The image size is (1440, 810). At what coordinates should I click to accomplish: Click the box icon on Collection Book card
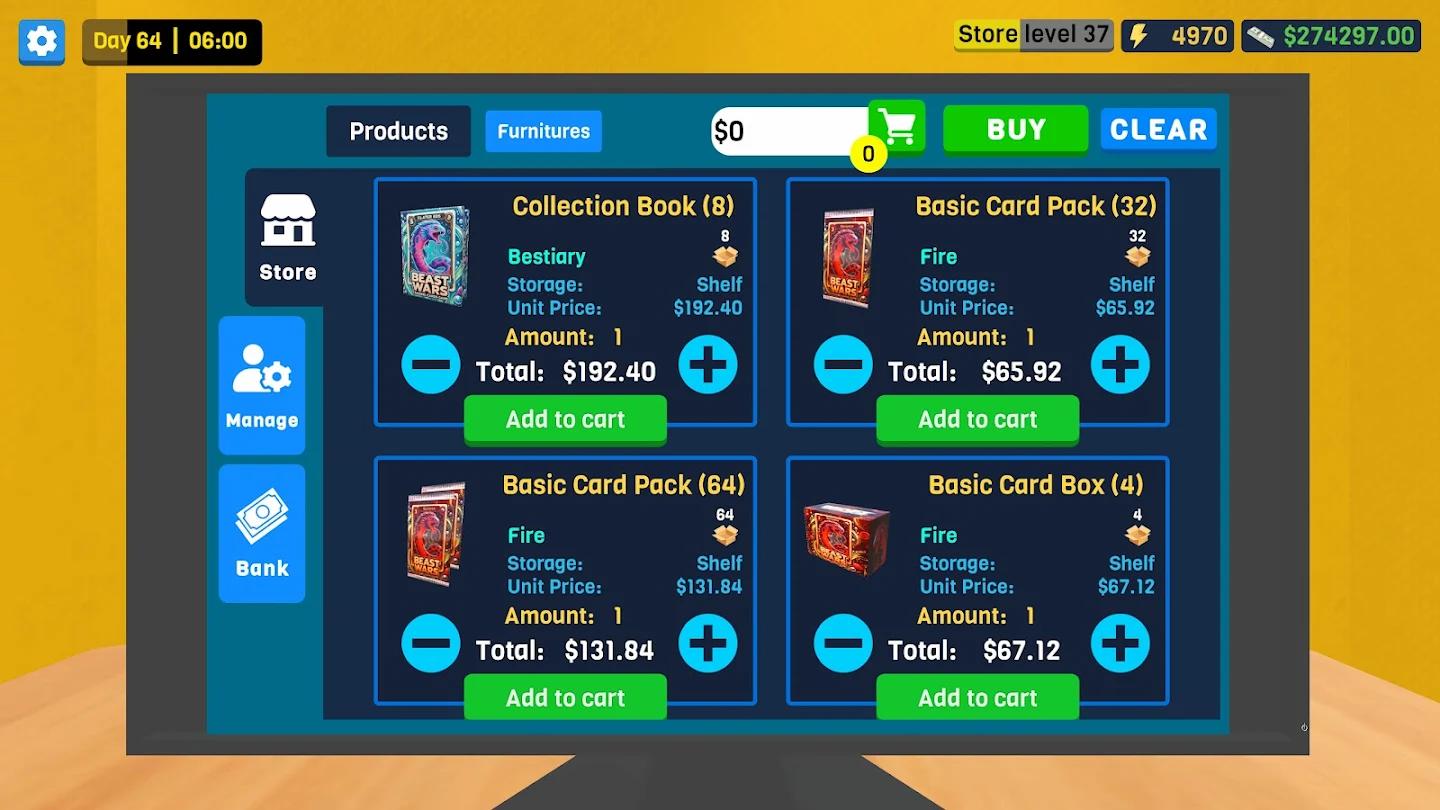point(725,256)
